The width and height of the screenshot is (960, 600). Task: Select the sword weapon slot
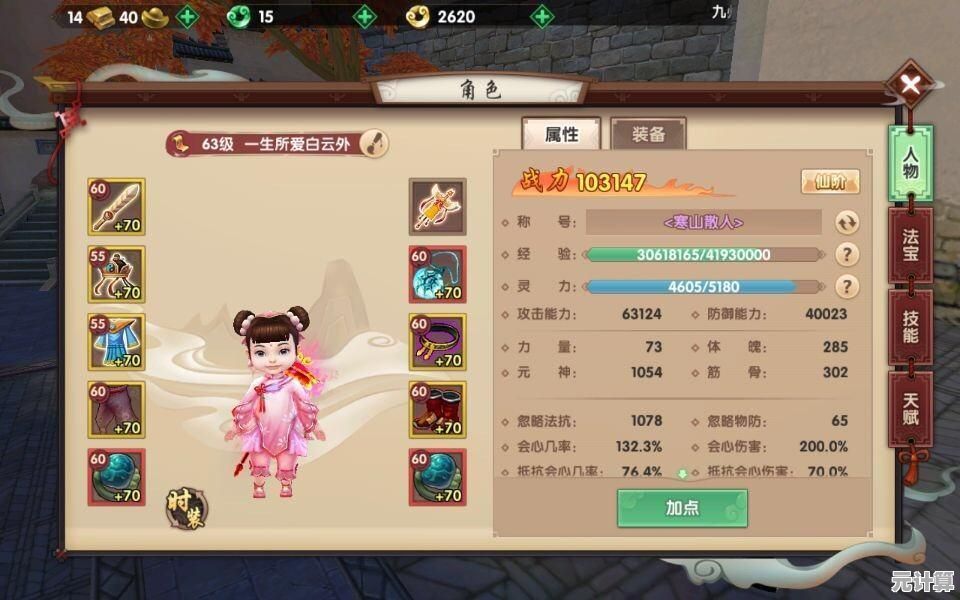117,206
